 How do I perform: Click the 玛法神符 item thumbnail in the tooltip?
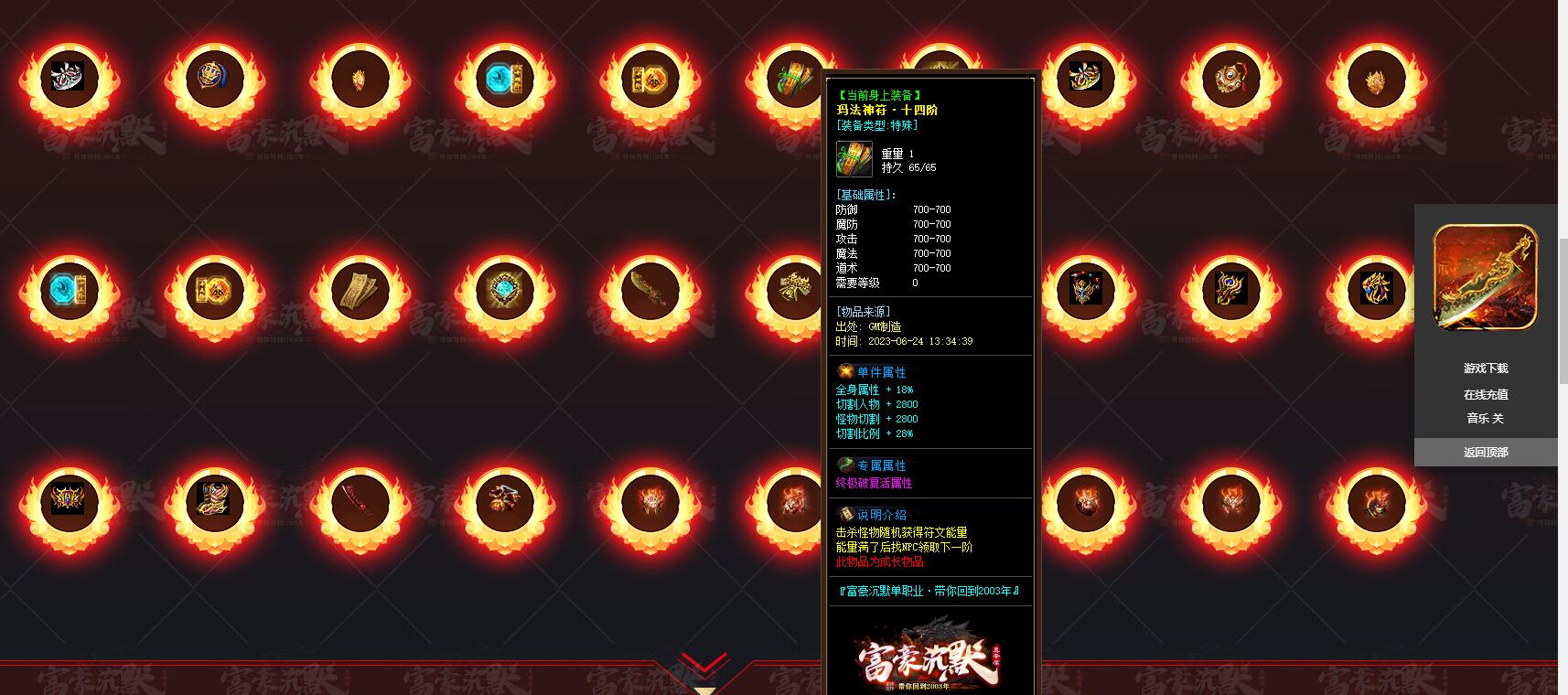854,160
